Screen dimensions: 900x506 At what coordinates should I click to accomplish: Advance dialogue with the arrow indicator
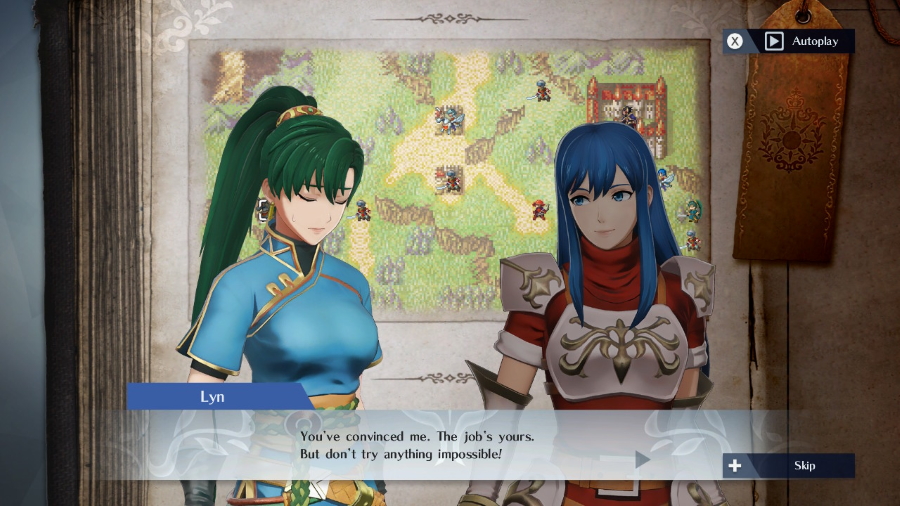[x=642, y=459]
